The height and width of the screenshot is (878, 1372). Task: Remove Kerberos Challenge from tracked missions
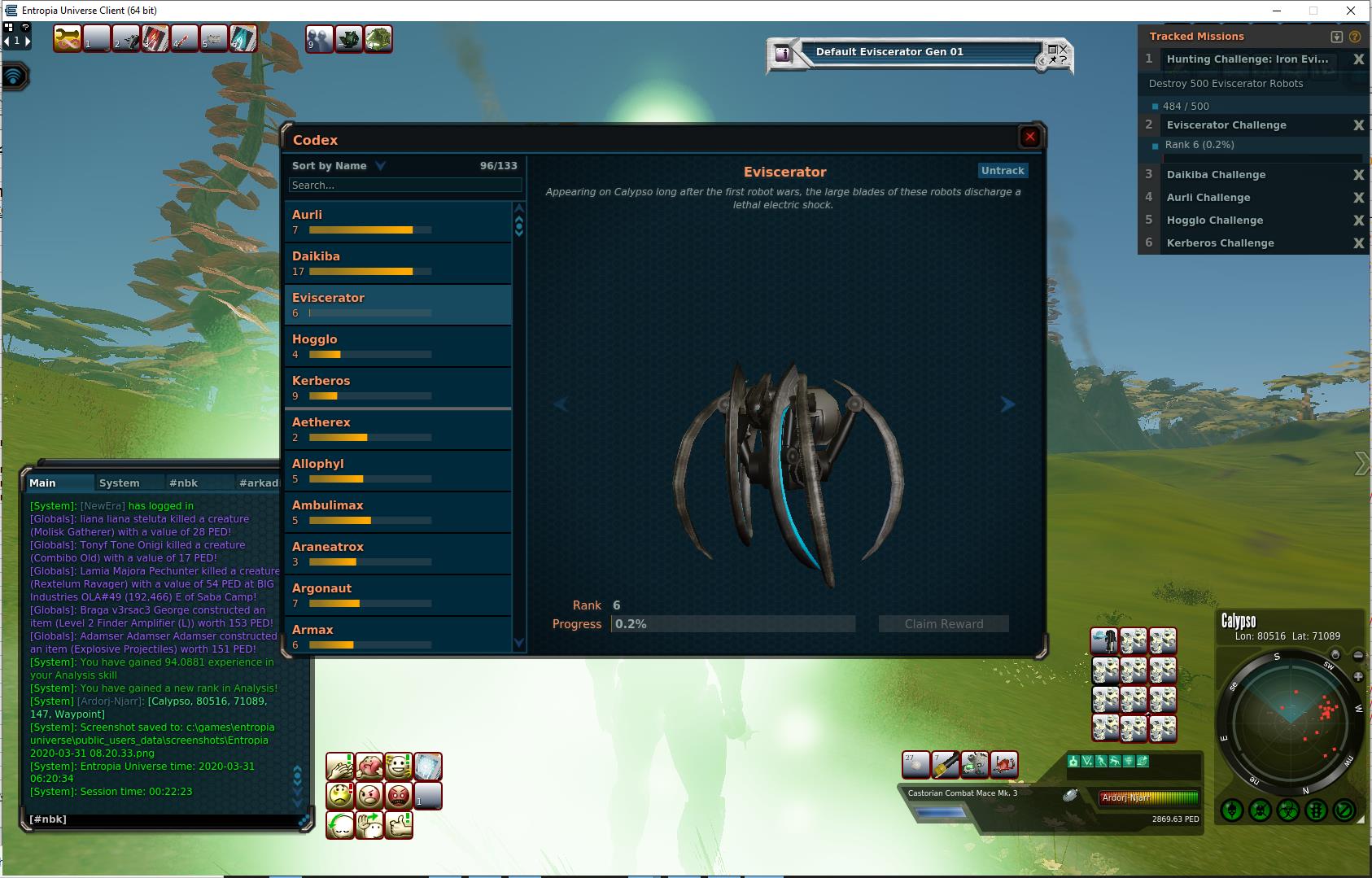(x=1358, y=243)
